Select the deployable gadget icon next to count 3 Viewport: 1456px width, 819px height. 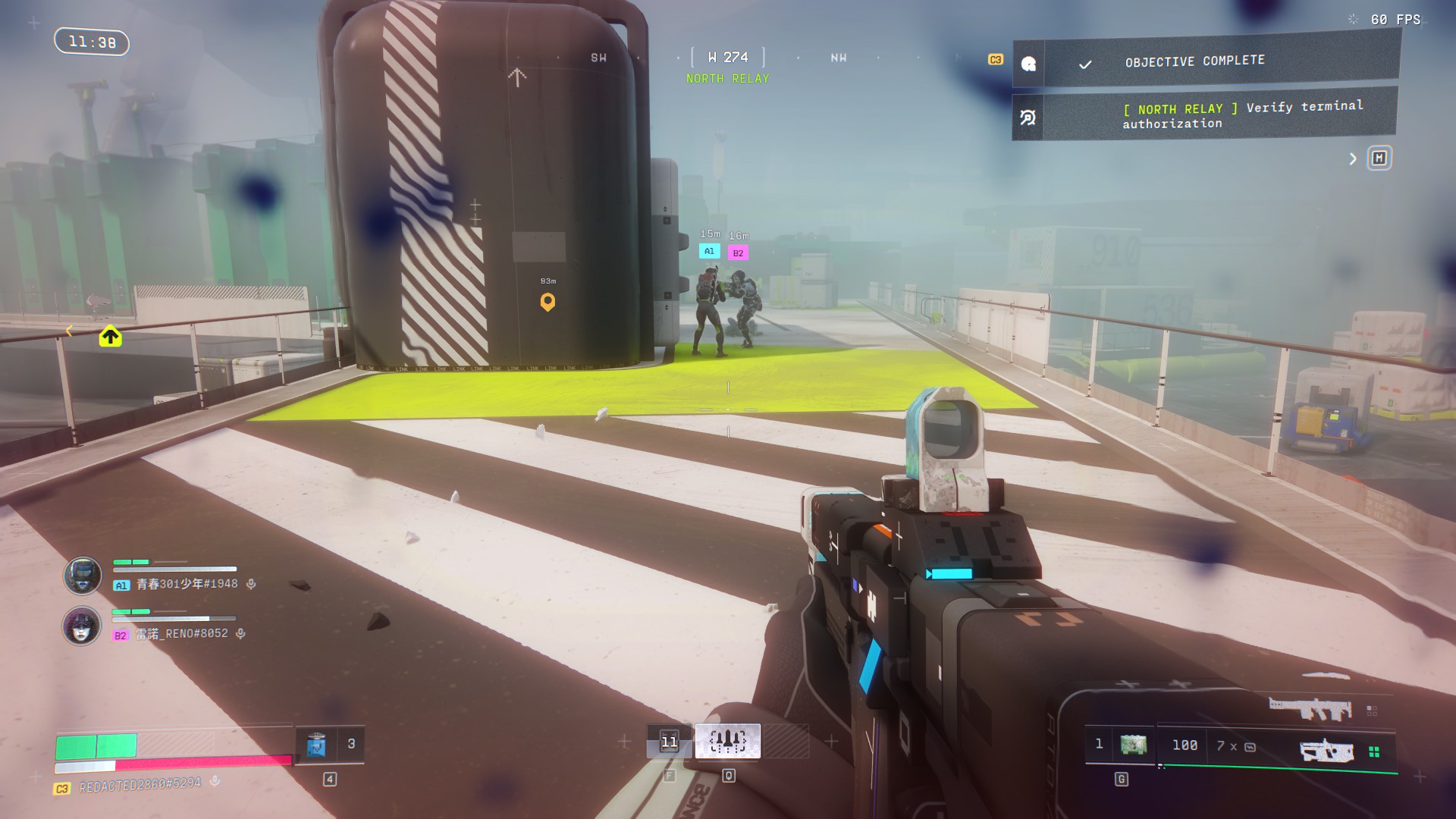point(318,745)
